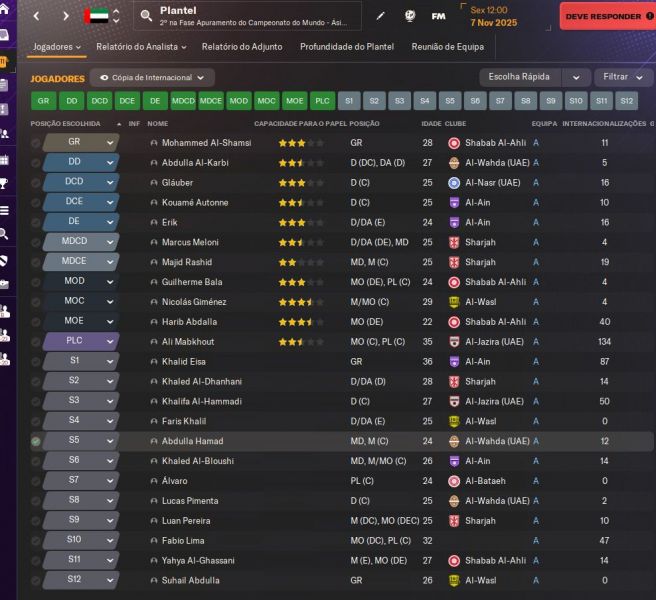
Task: Open the Reunião de Equipa tab
Action: click(448, 46)
